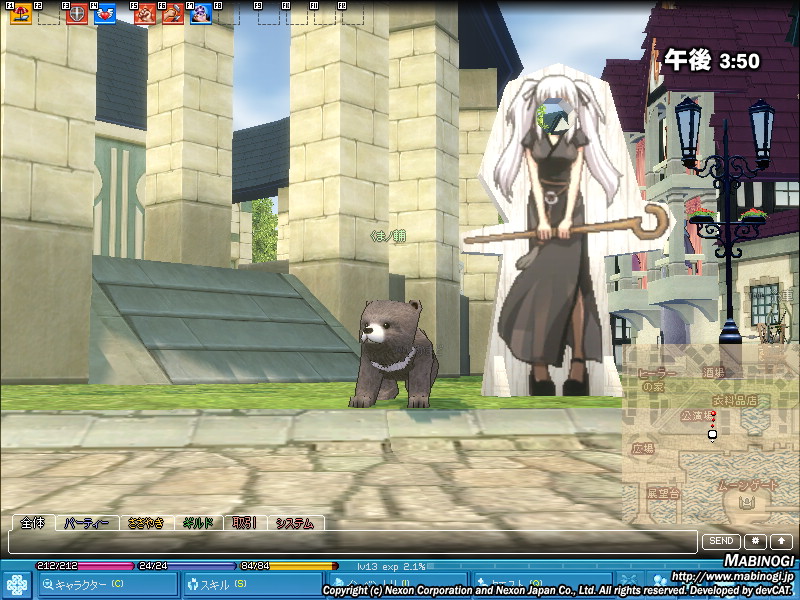Click the up-arrow button beside SEND
Viewport: 800px width, 600px height.
[781, 541]
